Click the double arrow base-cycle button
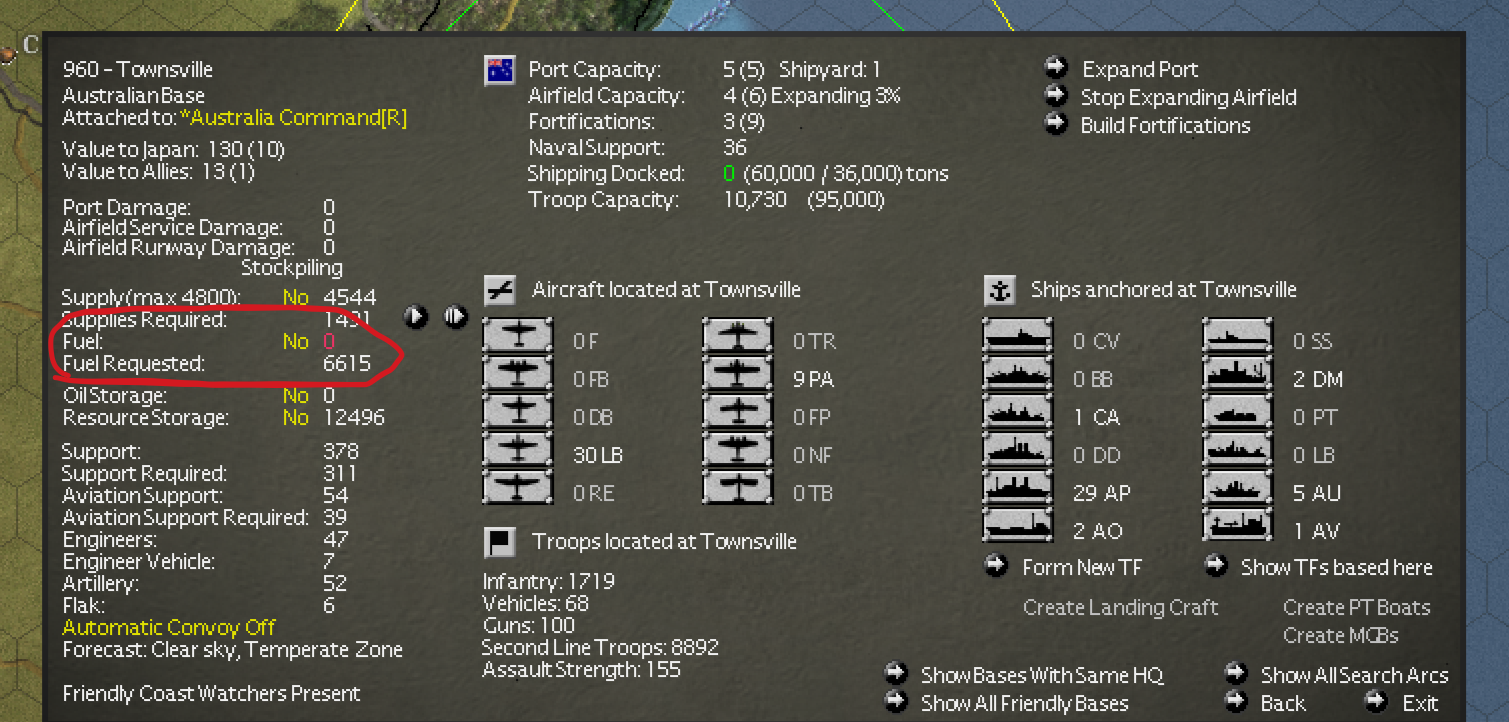The height and width of the screenshot is (722, 1509). pos(455,317)
